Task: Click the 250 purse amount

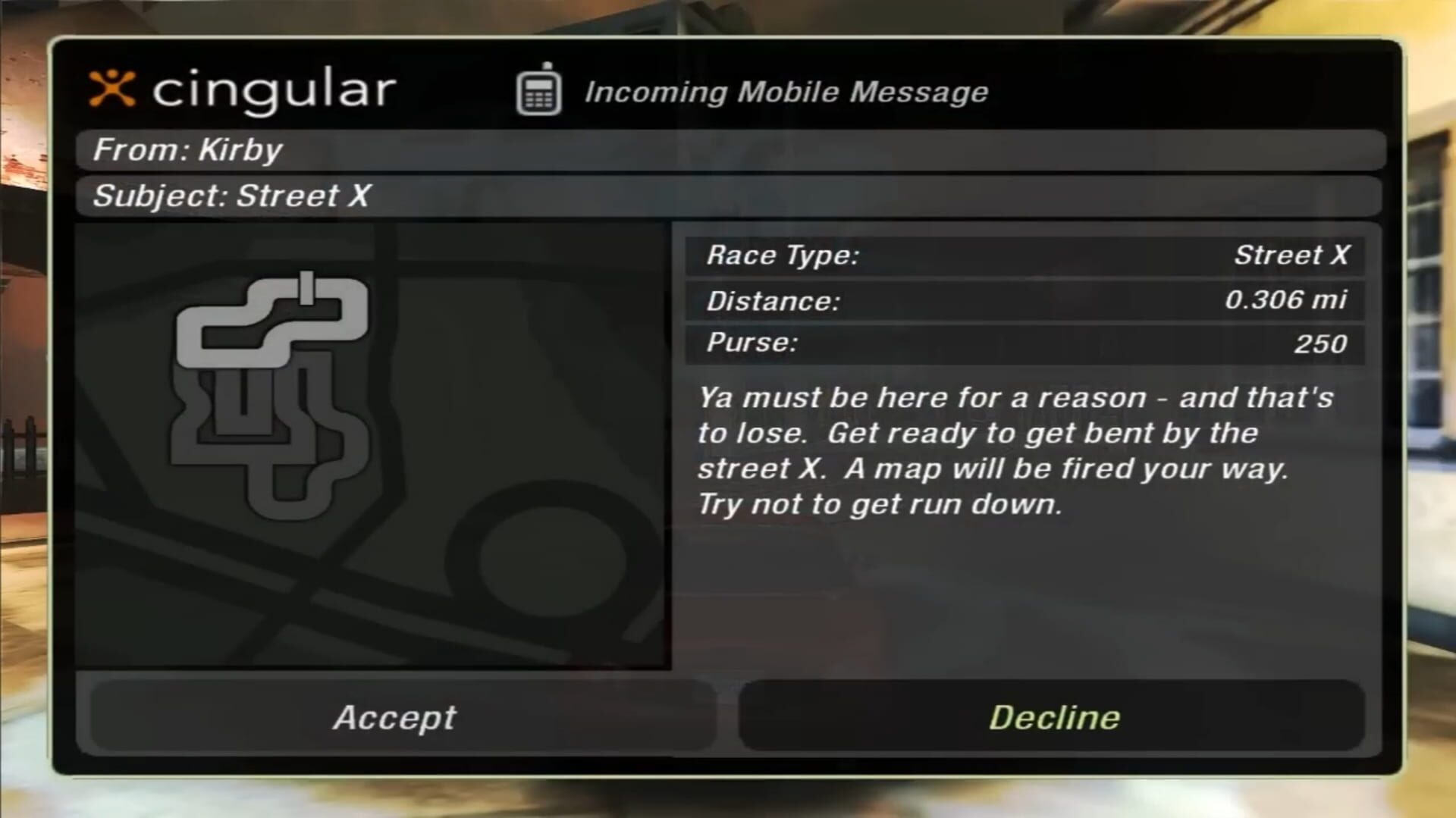Action: click(x=1322, y=344)
